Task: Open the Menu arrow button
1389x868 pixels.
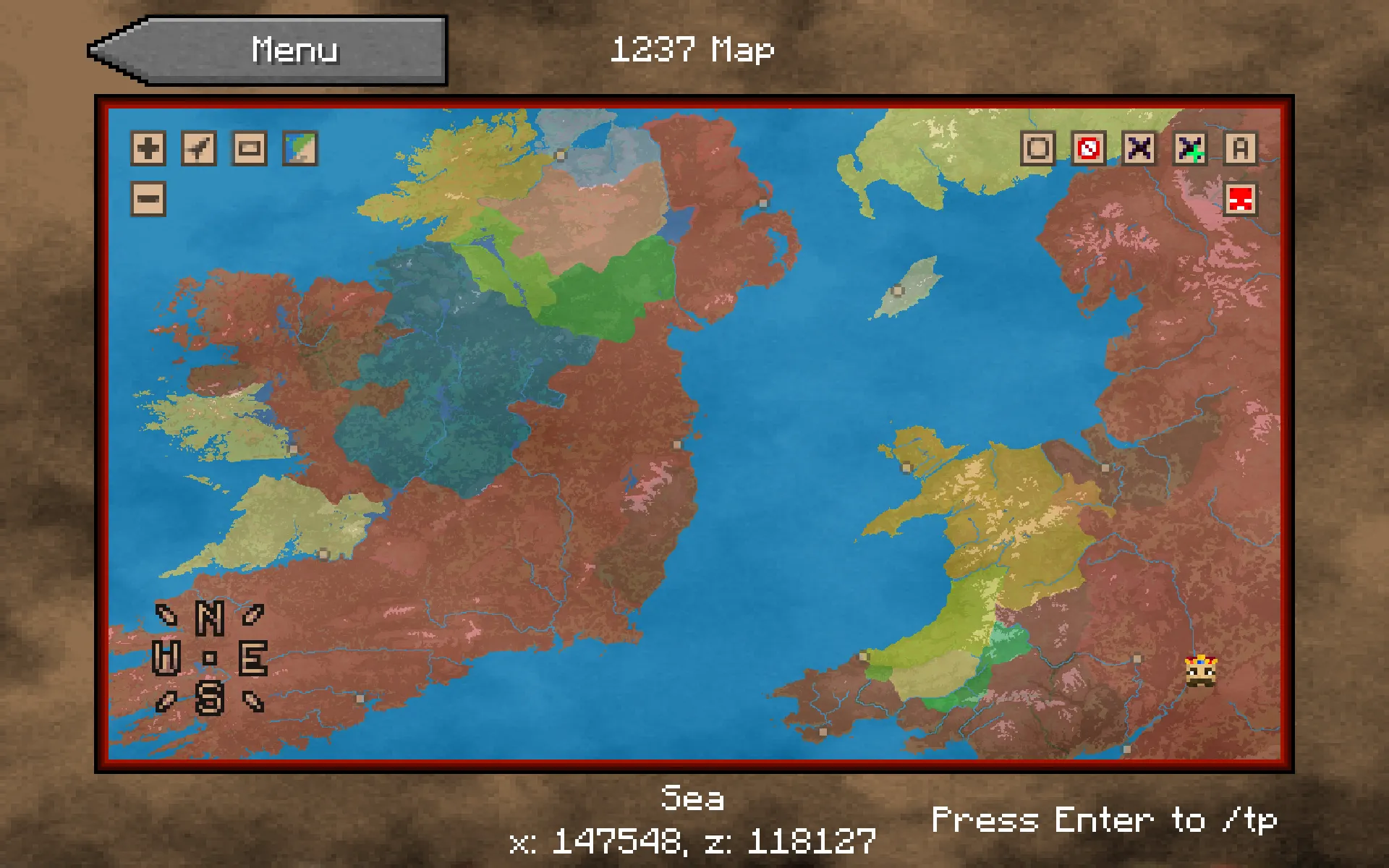Action: [x=268, y=51]
